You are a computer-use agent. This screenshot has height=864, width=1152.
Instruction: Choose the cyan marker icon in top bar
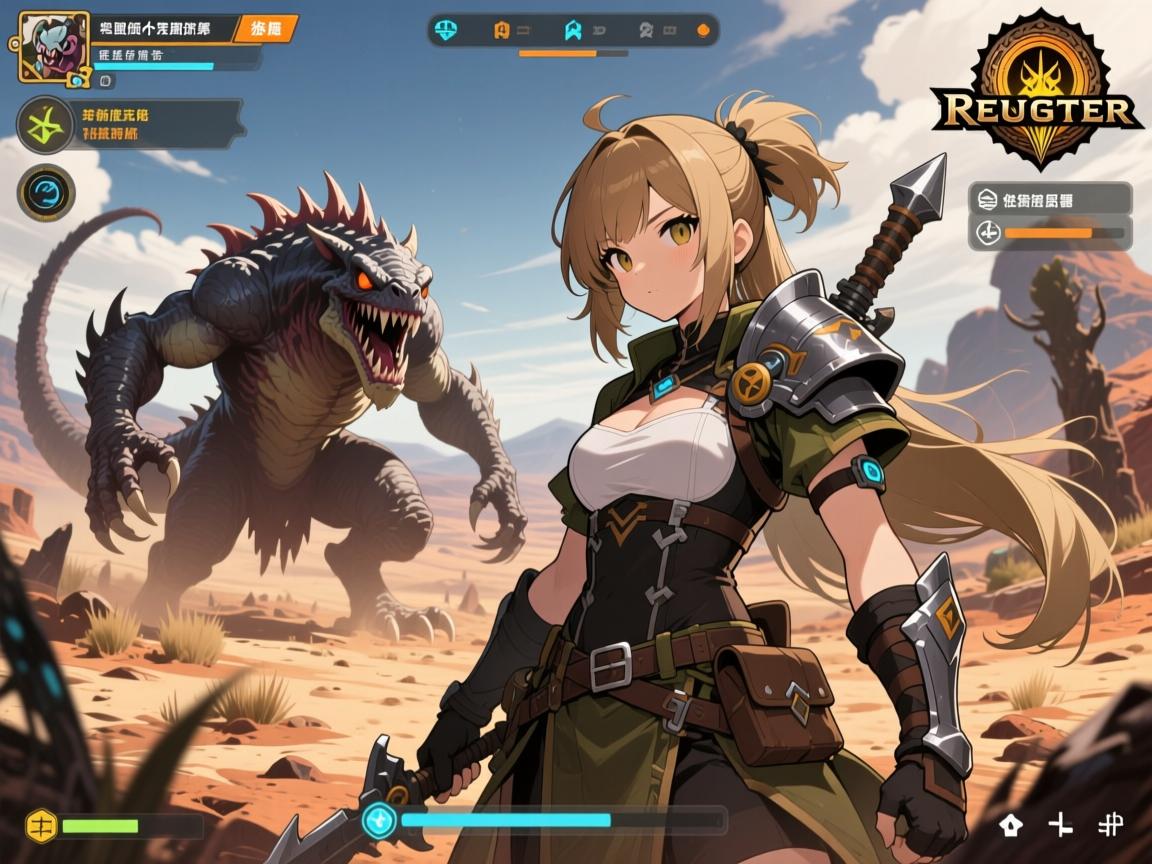572,30
